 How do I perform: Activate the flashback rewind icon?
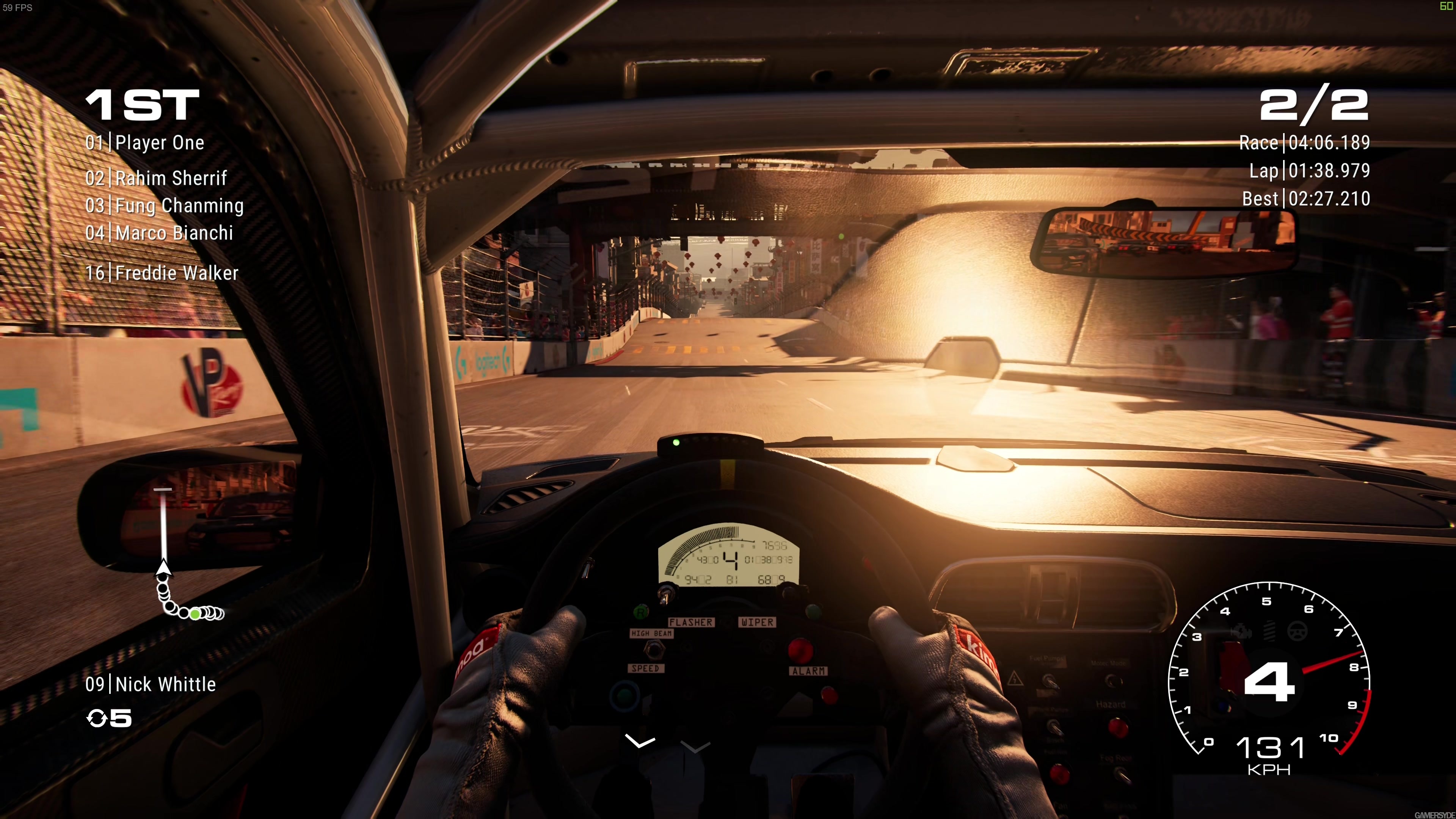[97, 719]
